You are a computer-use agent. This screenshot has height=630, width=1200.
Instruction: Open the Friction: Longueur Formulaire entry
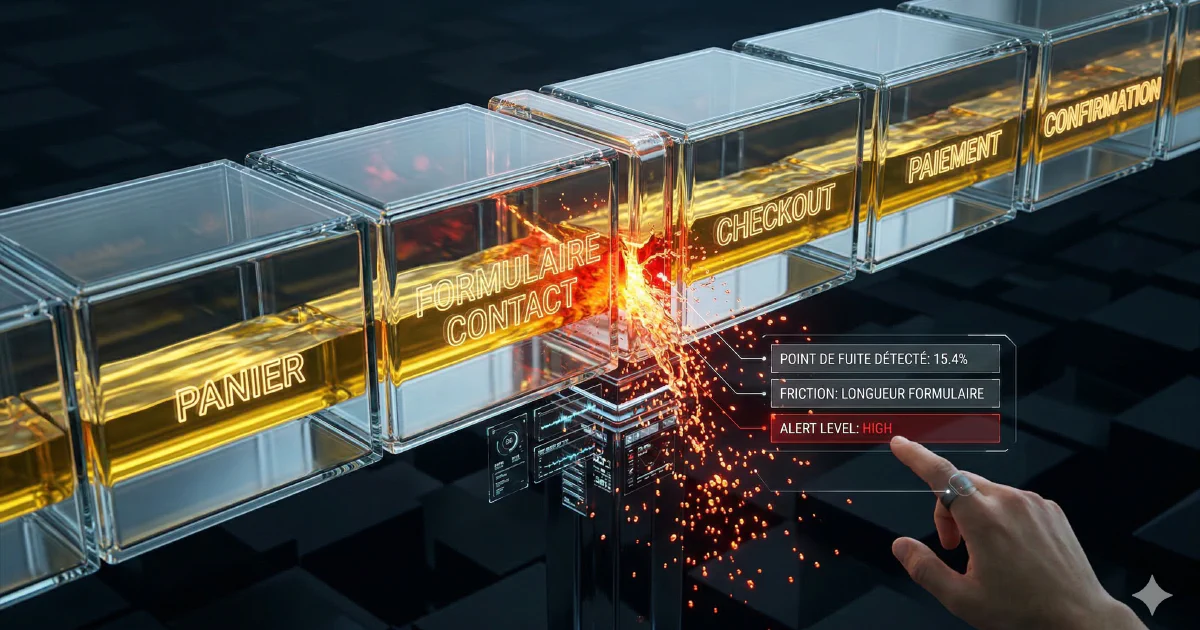[x=884, y=393]
